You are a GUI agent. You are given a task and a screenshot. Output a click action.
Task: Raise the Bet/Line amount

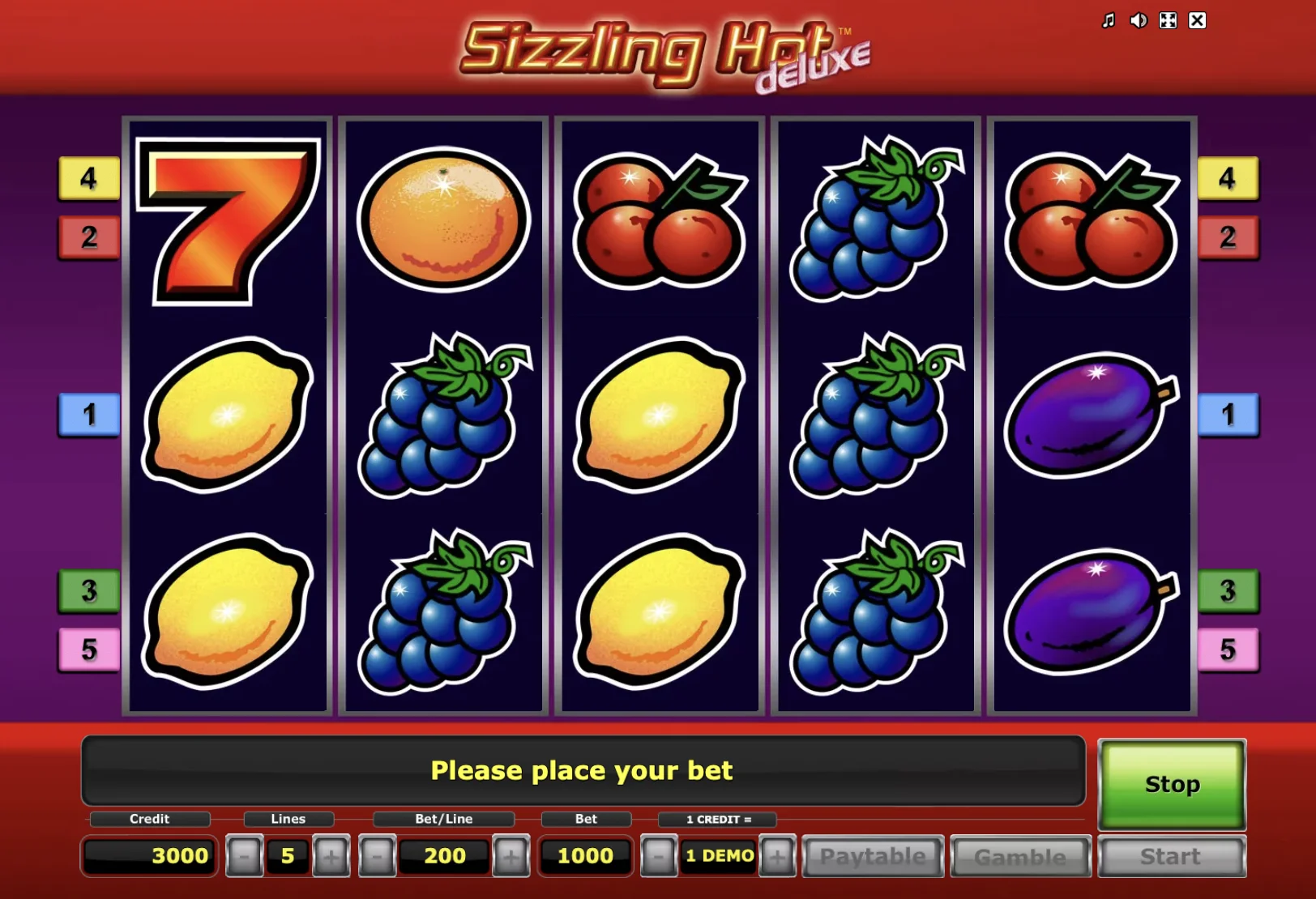511,856
